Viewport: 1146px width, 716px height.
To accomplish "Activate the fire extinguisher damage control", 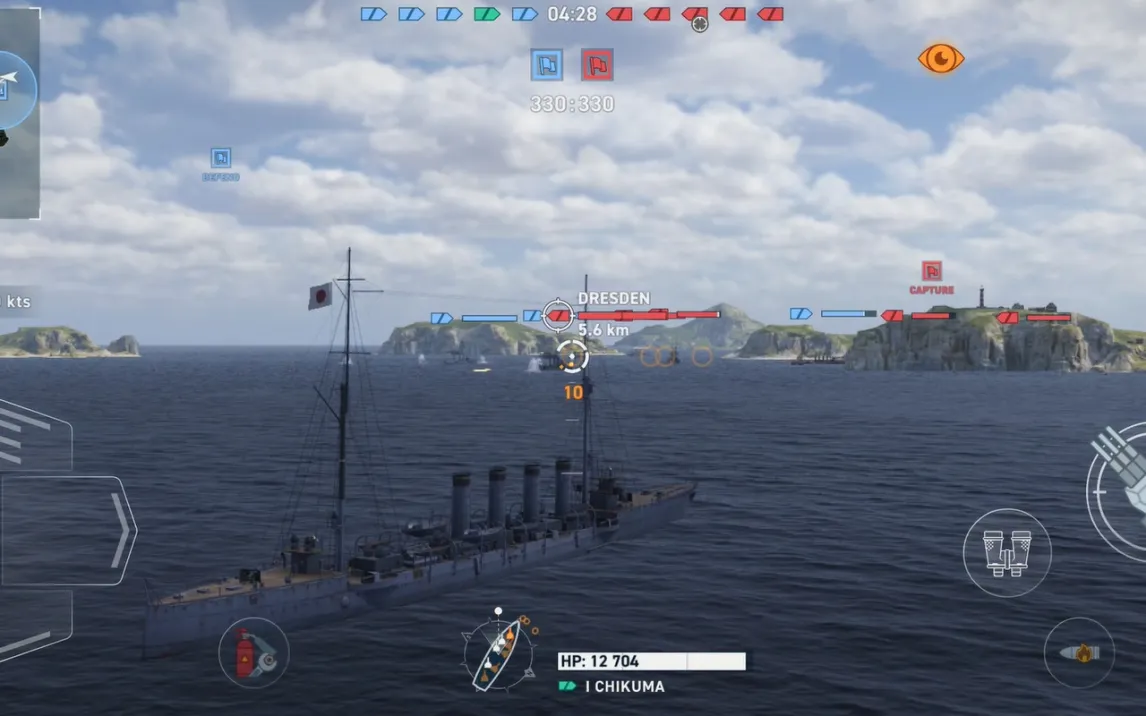I will click(x=253, y=653).
